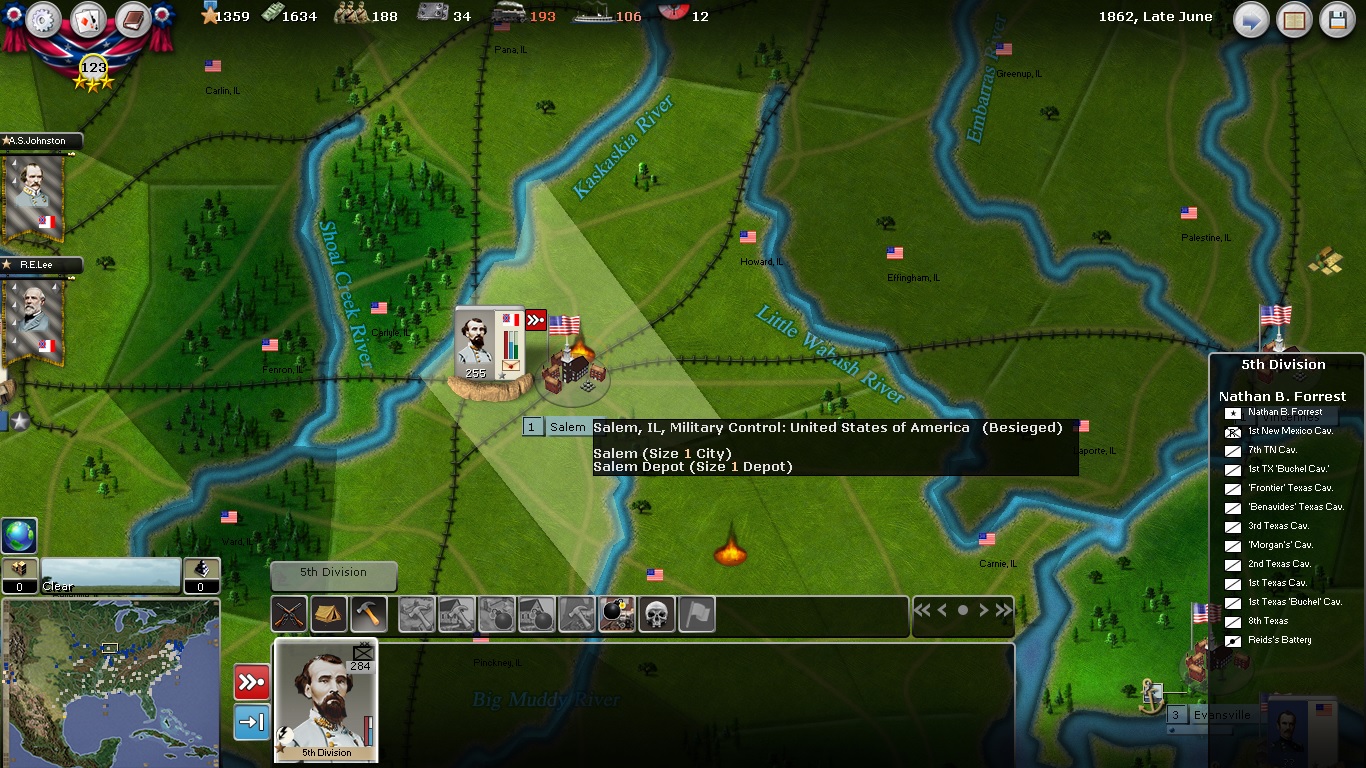
Task: Select R.E. Lee army portrait
Action: 35,318
